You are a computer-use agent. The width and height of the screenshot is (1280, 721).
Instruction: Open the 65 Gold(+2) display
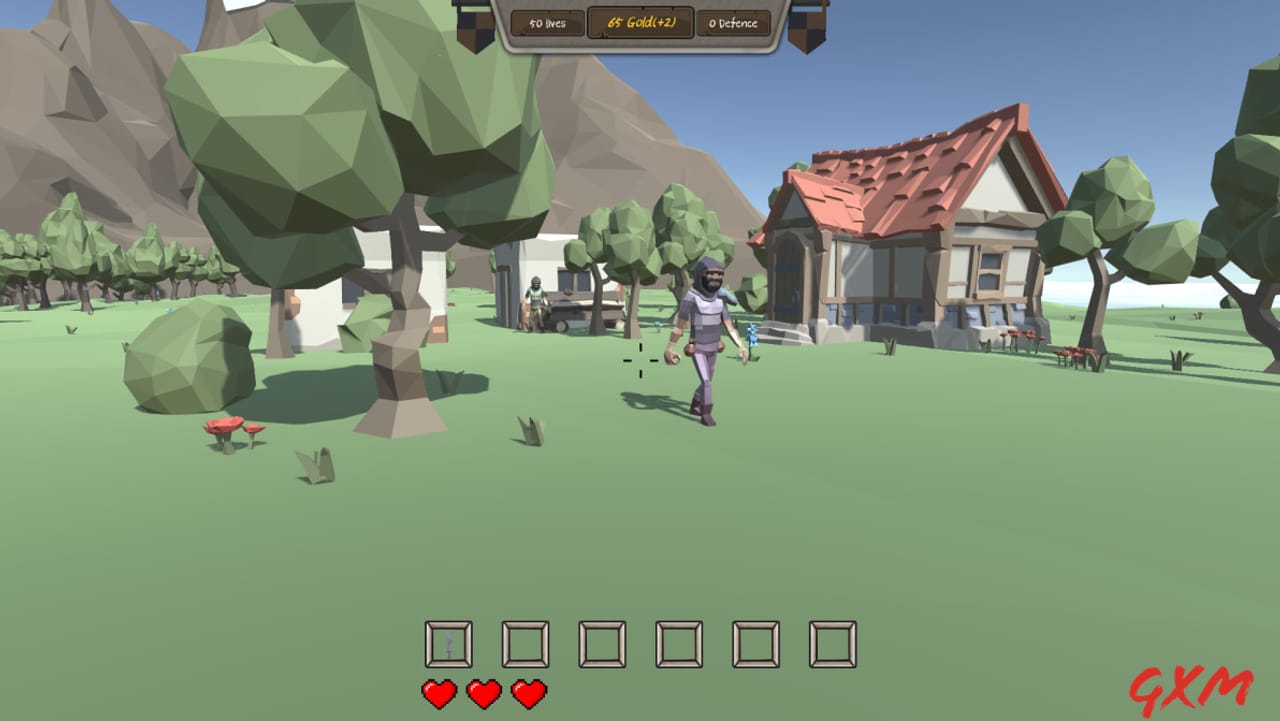pos(640,22)
